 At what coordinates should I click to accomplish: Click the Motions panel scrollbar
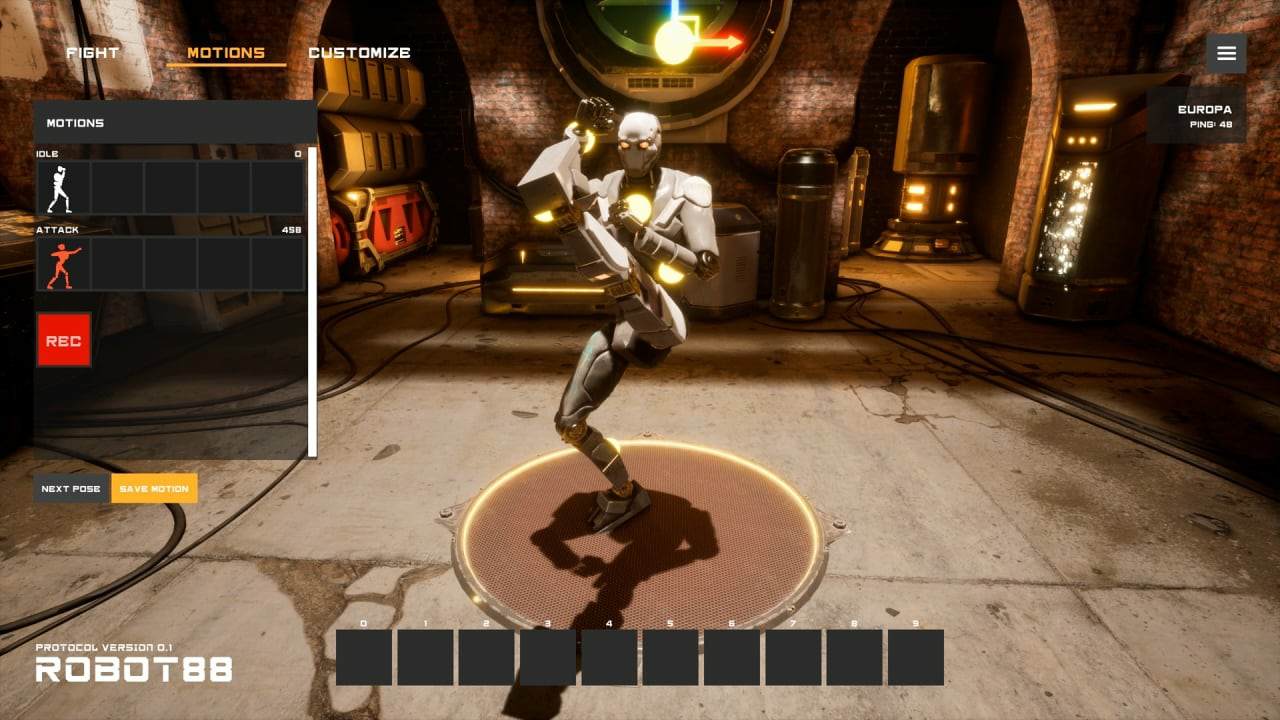tap(312, 300)
